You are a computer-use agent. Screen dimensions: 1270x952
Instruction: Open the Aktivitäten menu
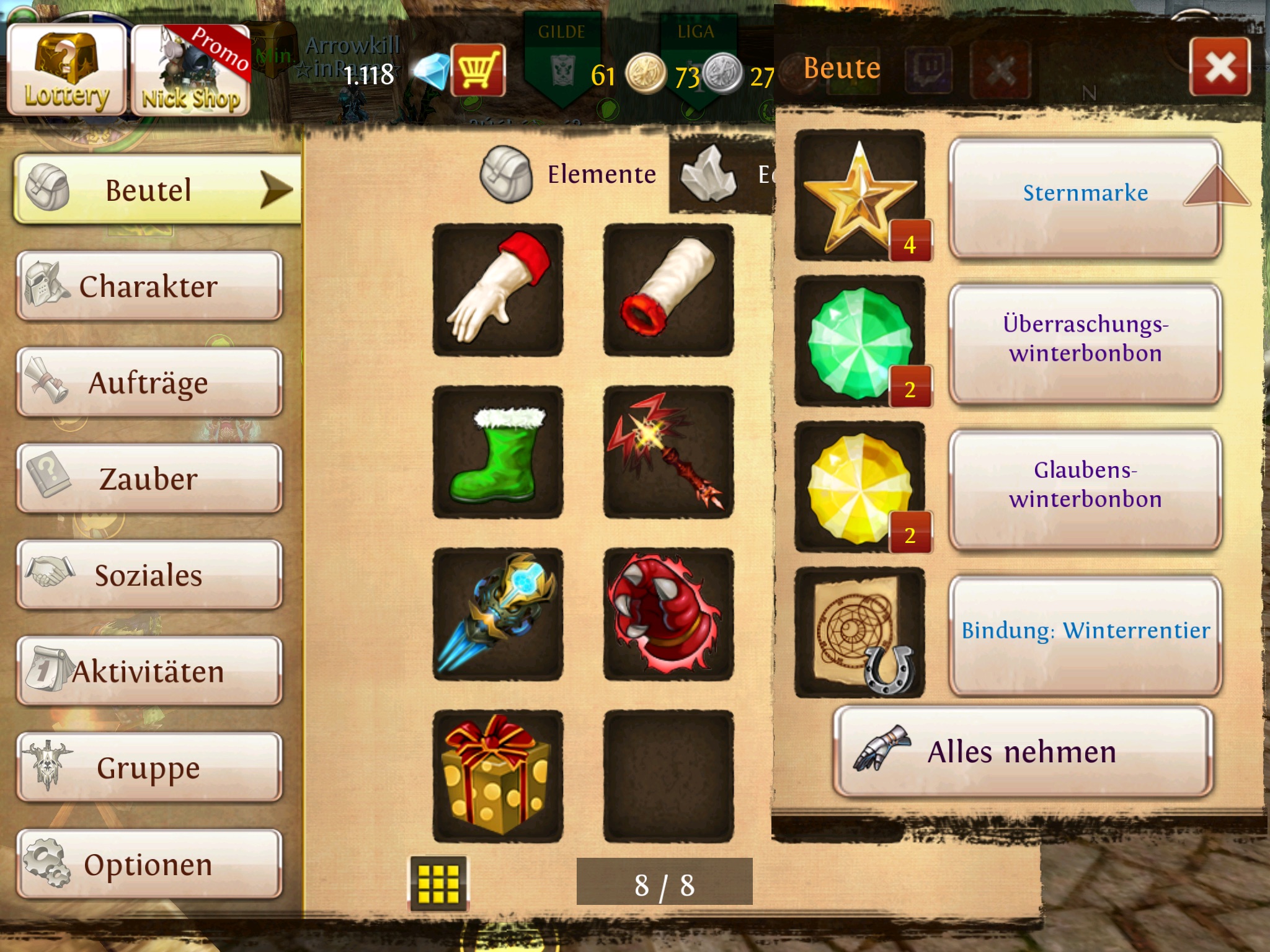click(x=149, y=671)
